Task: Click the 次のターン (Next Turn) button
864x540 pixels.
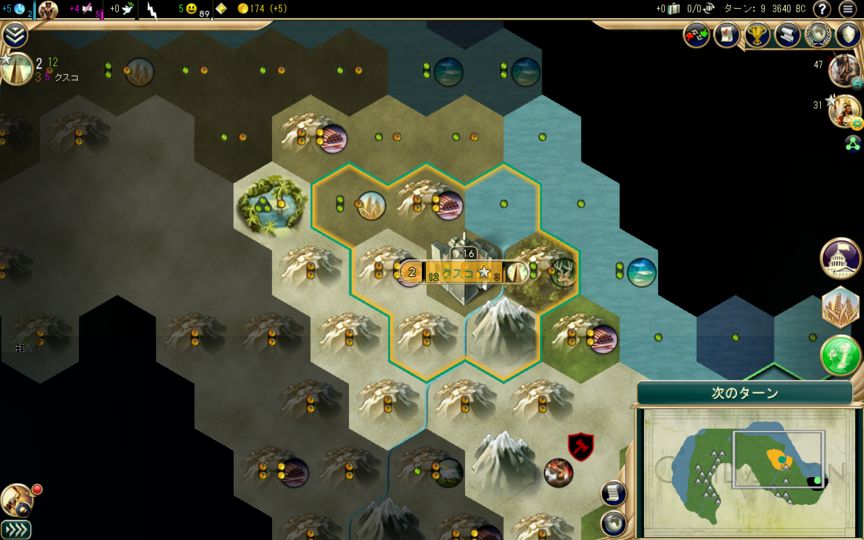Action: 745,393
